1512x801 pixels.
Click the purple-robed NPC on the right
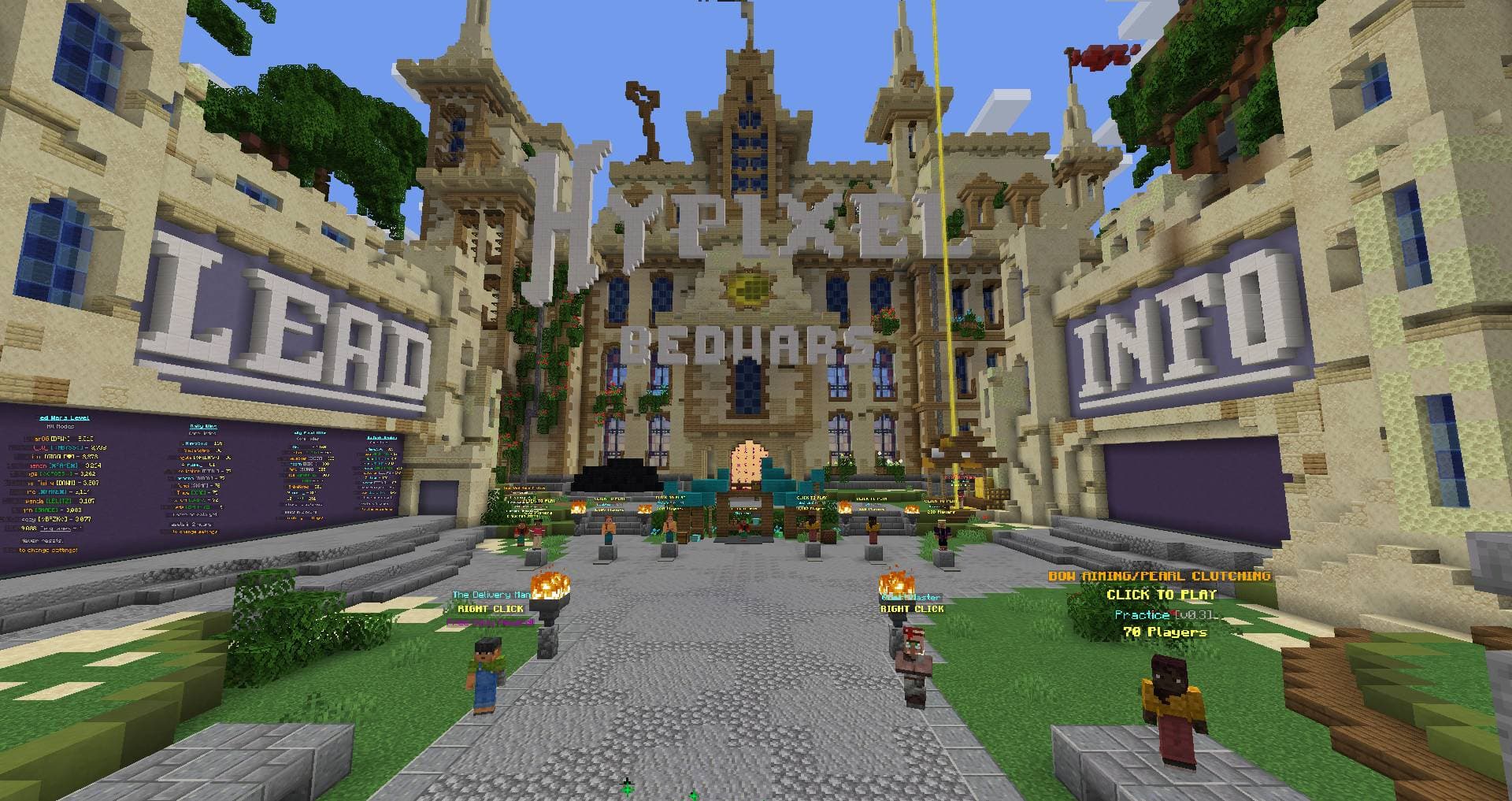click(944, 532)
